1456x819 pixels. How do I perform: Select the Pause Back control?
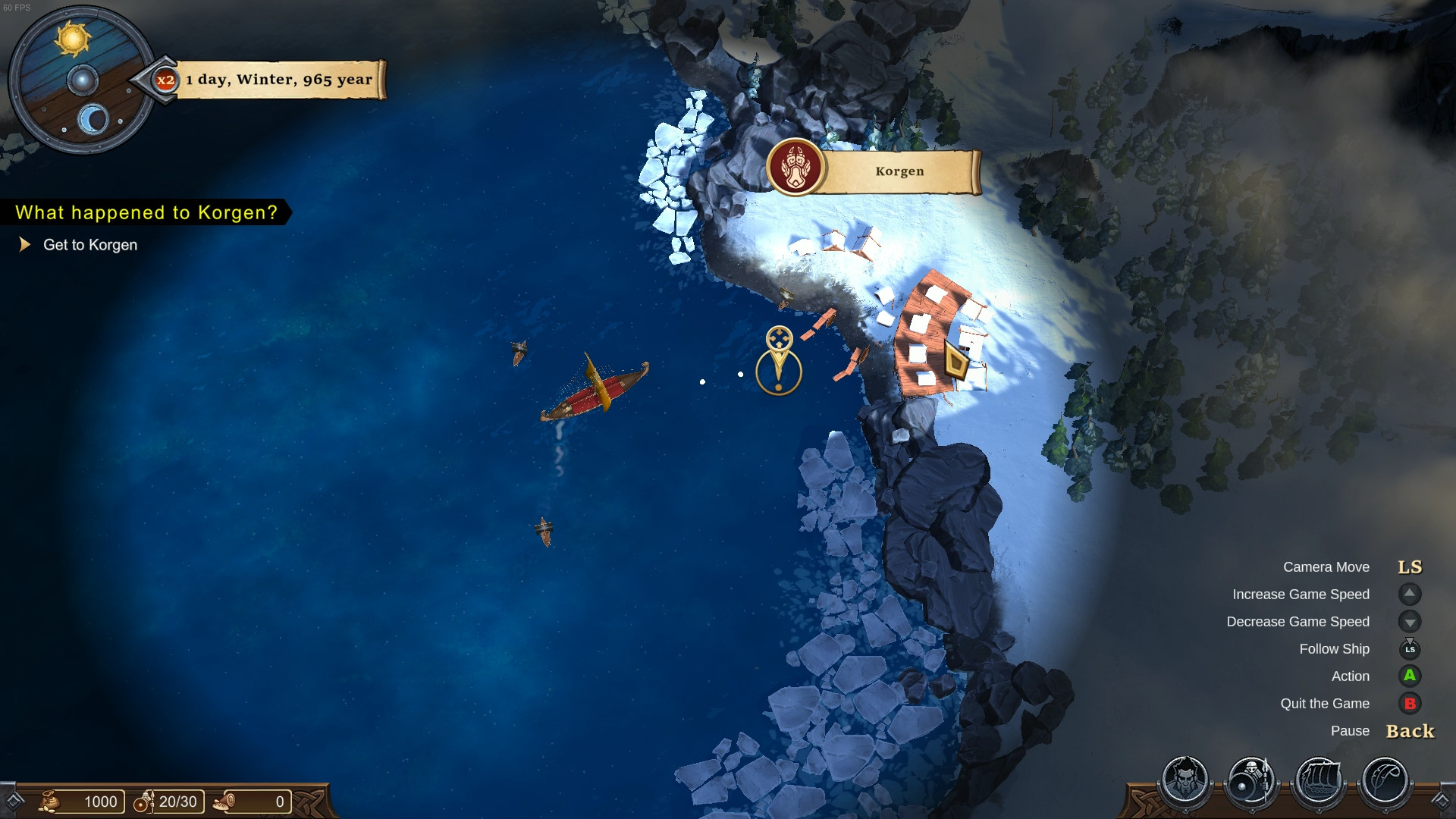point(1409,731)
